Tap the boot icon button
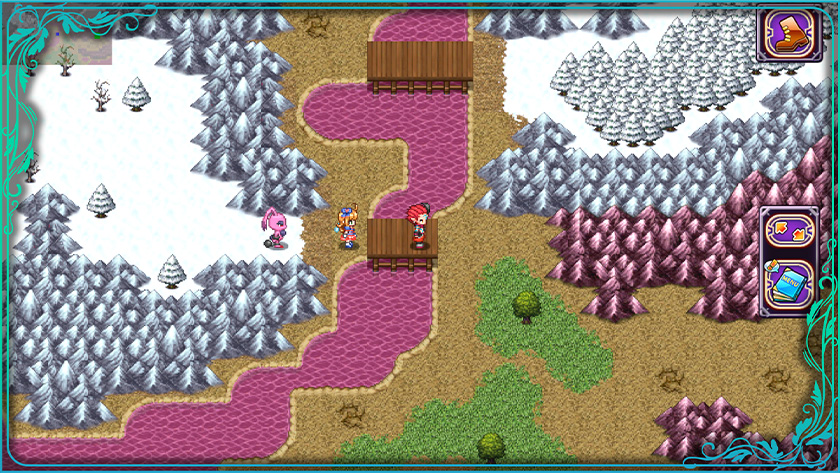 click(788, 34)
